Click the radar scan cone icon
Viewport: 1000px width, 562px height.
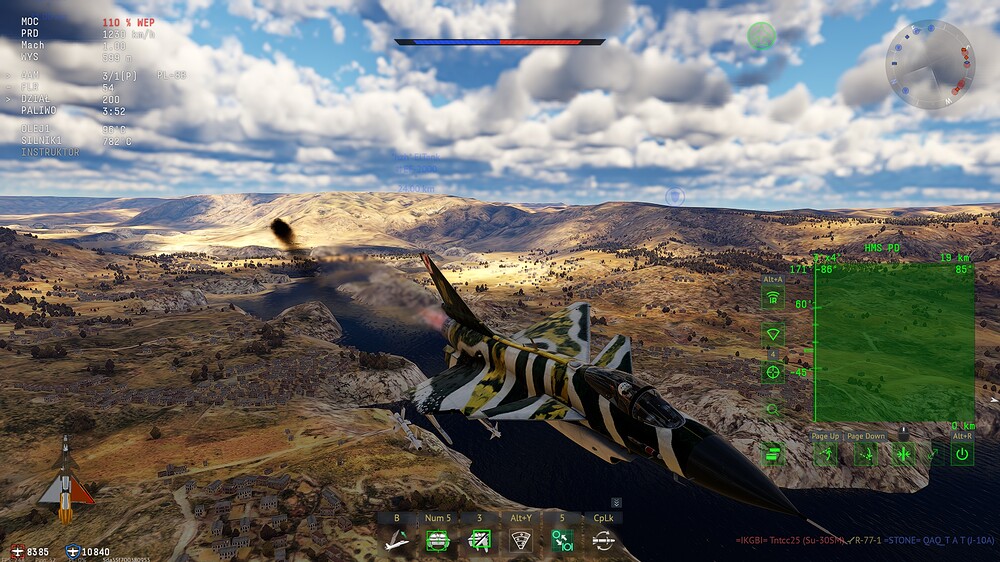tap(520, 541)
